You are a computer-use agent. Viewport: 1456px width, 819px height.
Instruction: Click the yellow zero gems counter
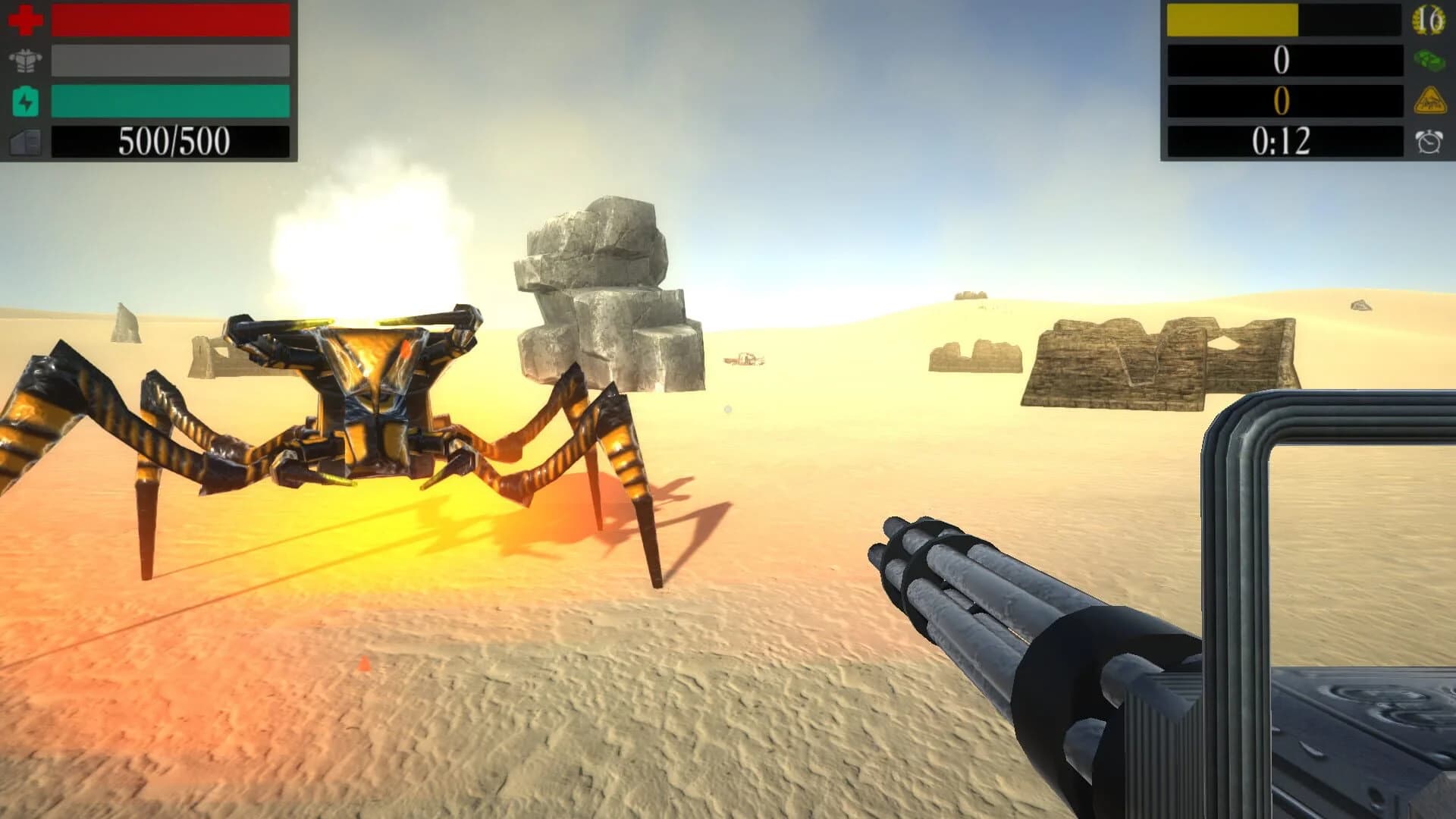(x=1282, y=102)
